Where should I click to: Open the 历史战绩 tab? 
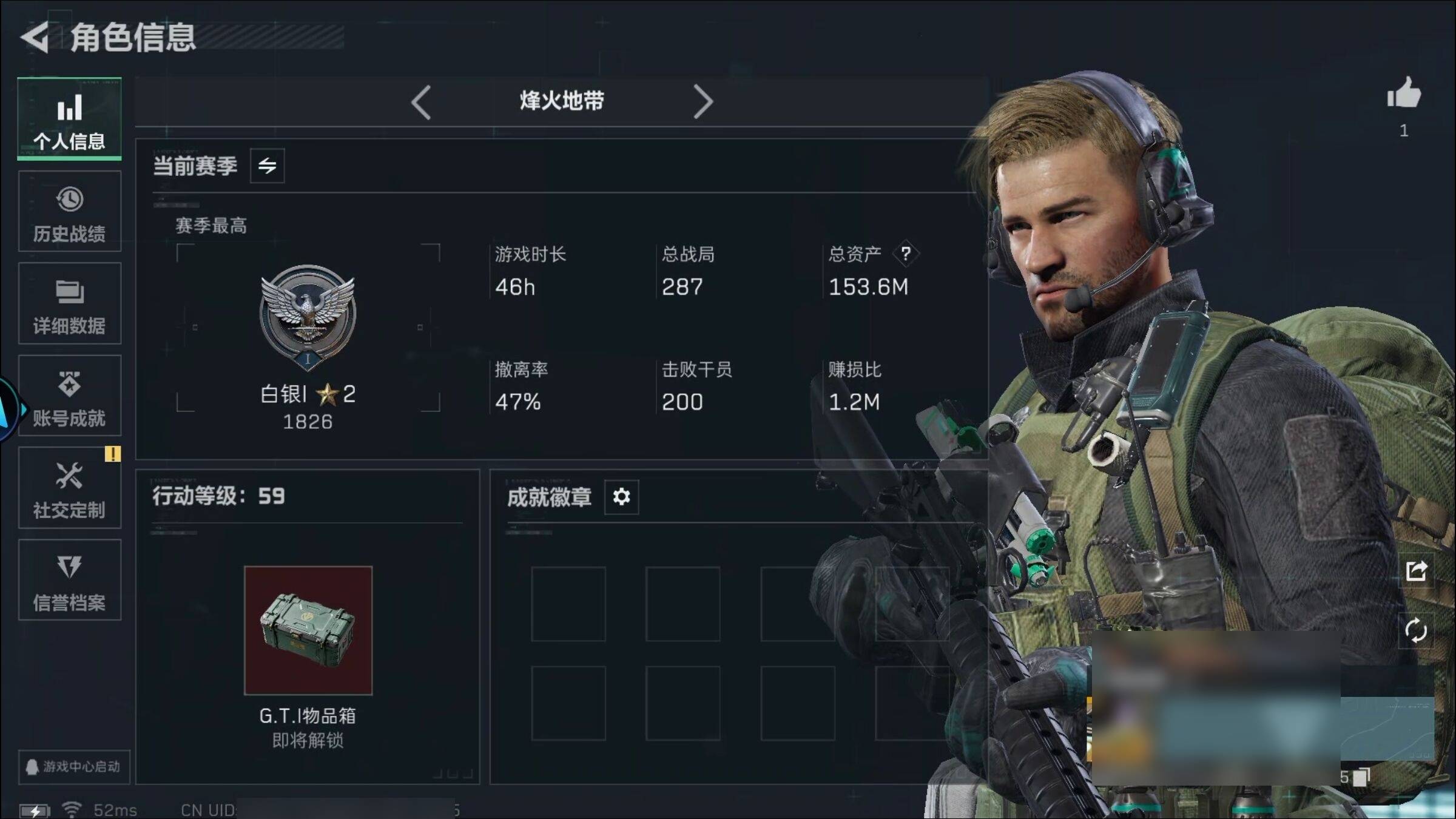[69, 212]
